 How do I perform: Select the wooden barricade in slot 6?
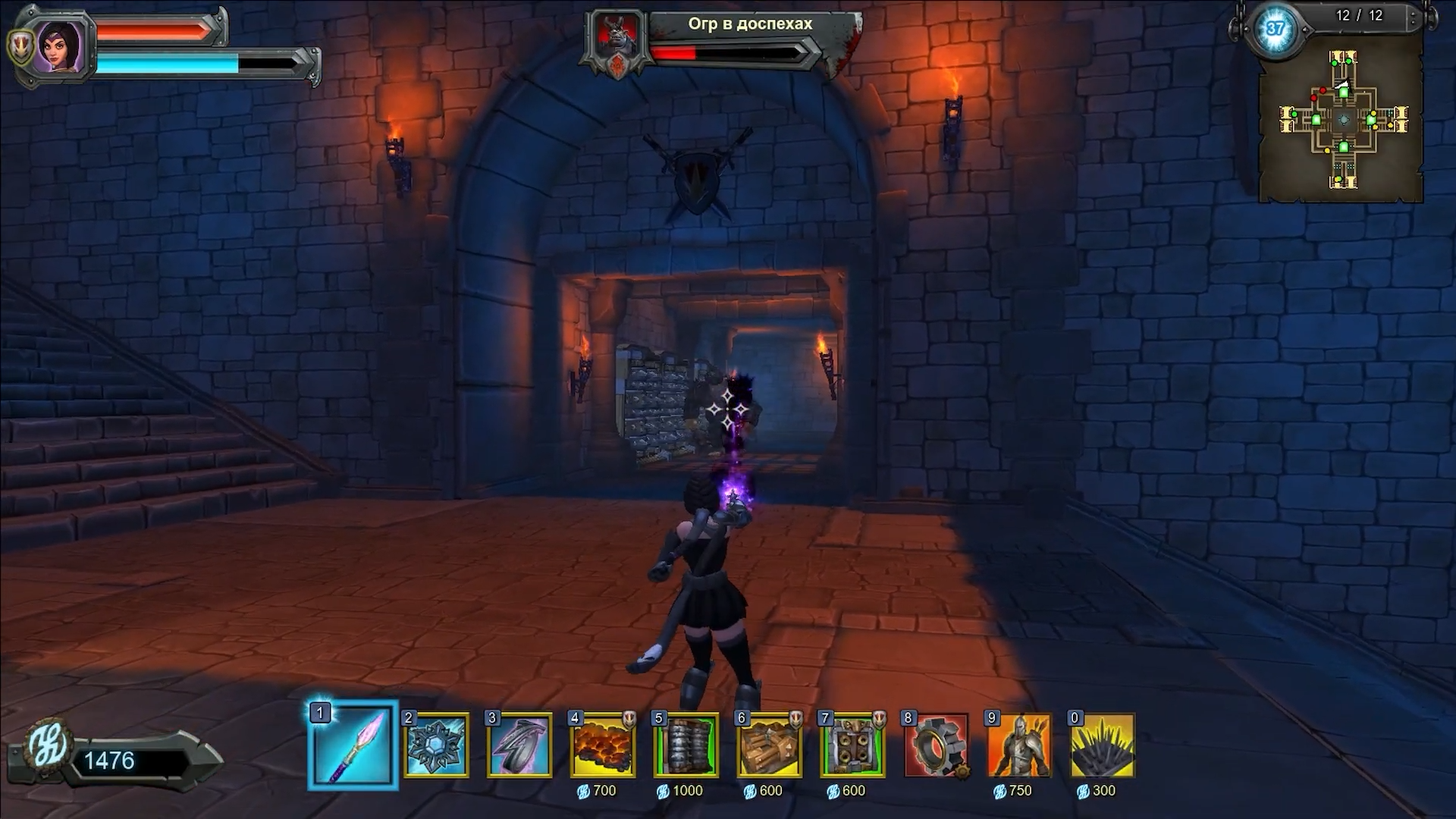(769, 745)
